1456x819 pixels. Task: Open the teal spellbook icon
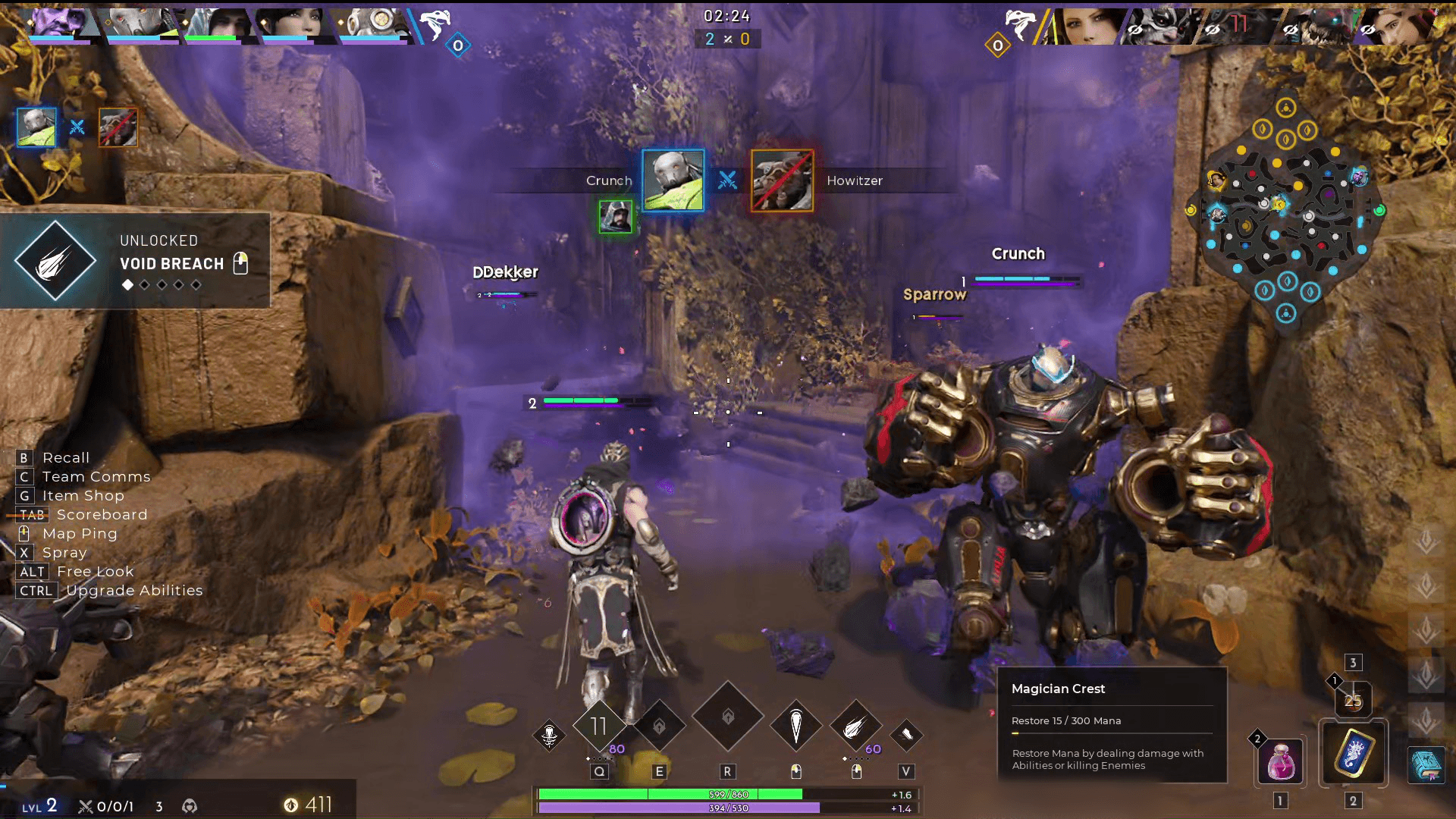click(x=1426, y=764)
